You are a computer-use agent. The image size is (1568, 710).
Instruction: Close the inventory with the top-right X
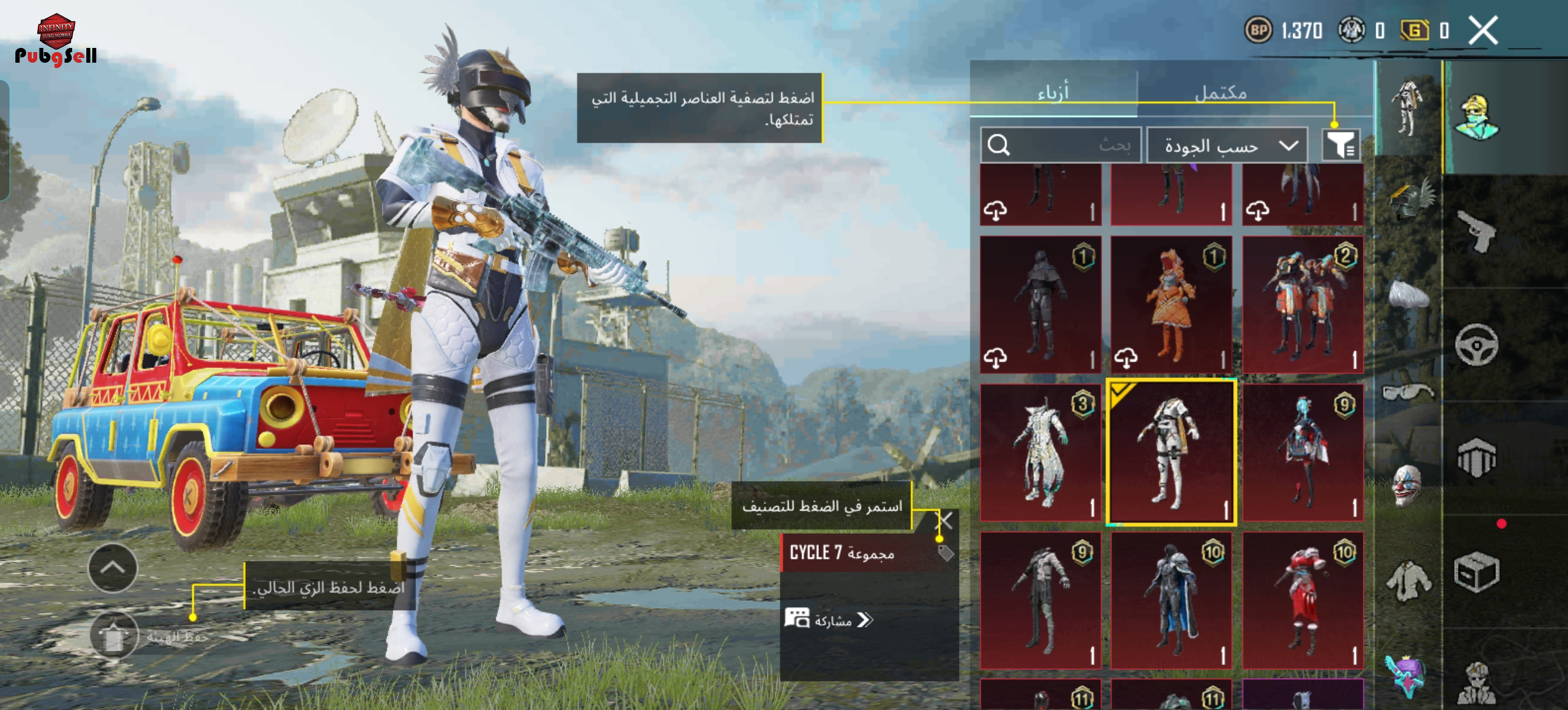tap(1483, 30)
